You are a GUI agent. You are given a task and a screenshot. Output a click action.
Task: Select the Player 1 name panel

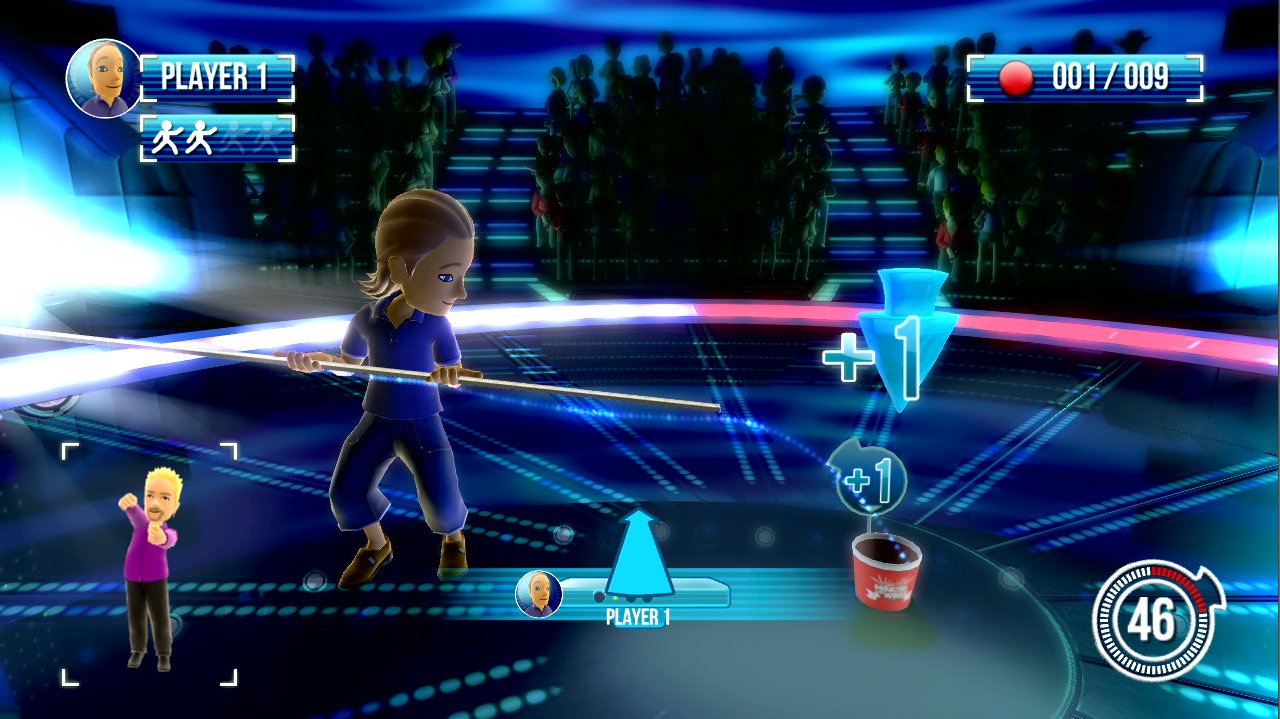218,79
